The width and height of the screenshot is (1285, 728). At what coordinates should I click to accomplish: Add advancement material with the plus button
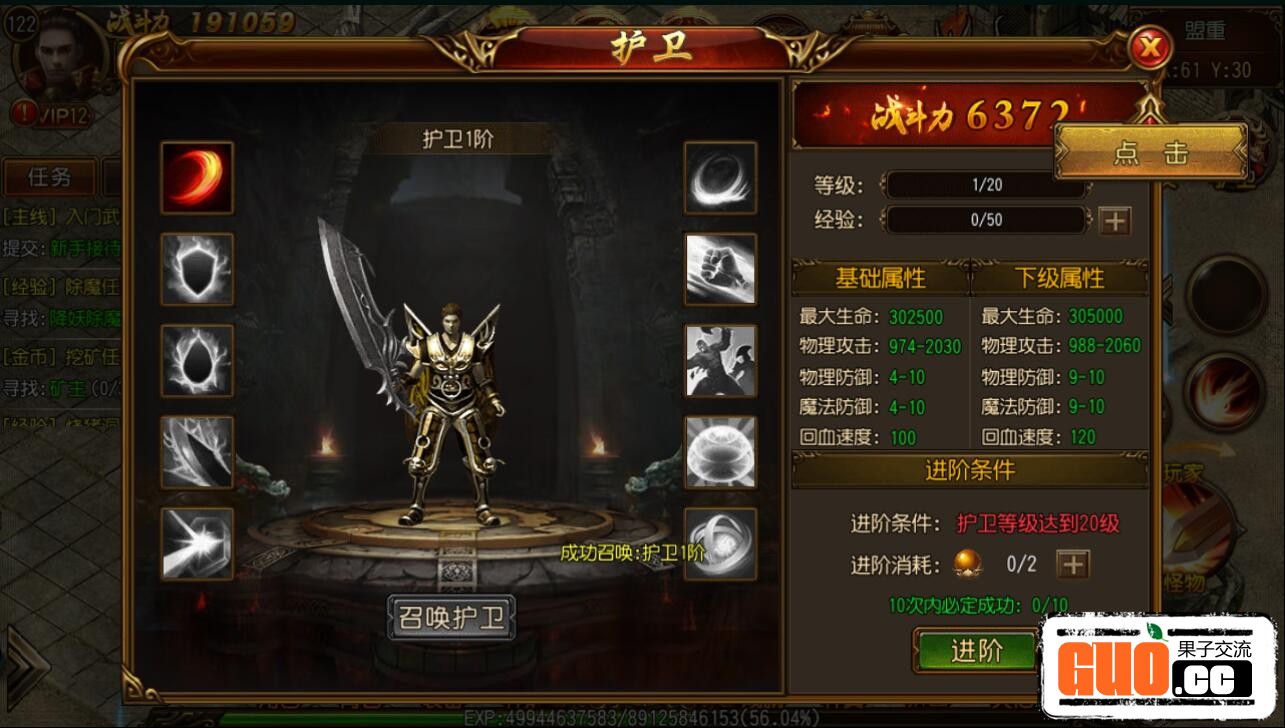tap(1073, 564)
